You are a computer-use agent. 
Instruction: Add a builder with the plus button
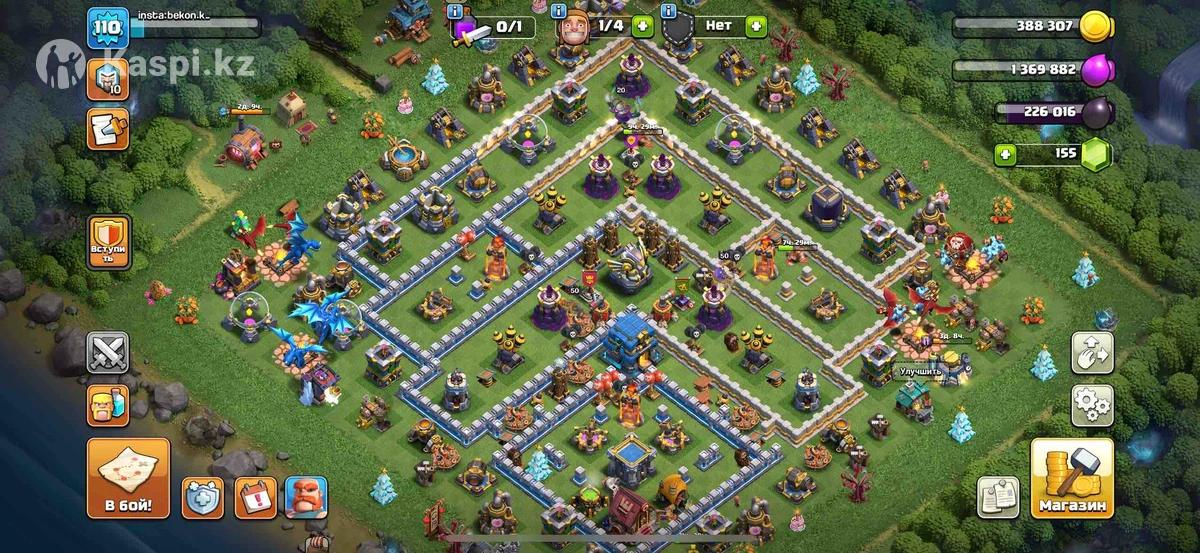pyautogui.click(x=641, y=26)
